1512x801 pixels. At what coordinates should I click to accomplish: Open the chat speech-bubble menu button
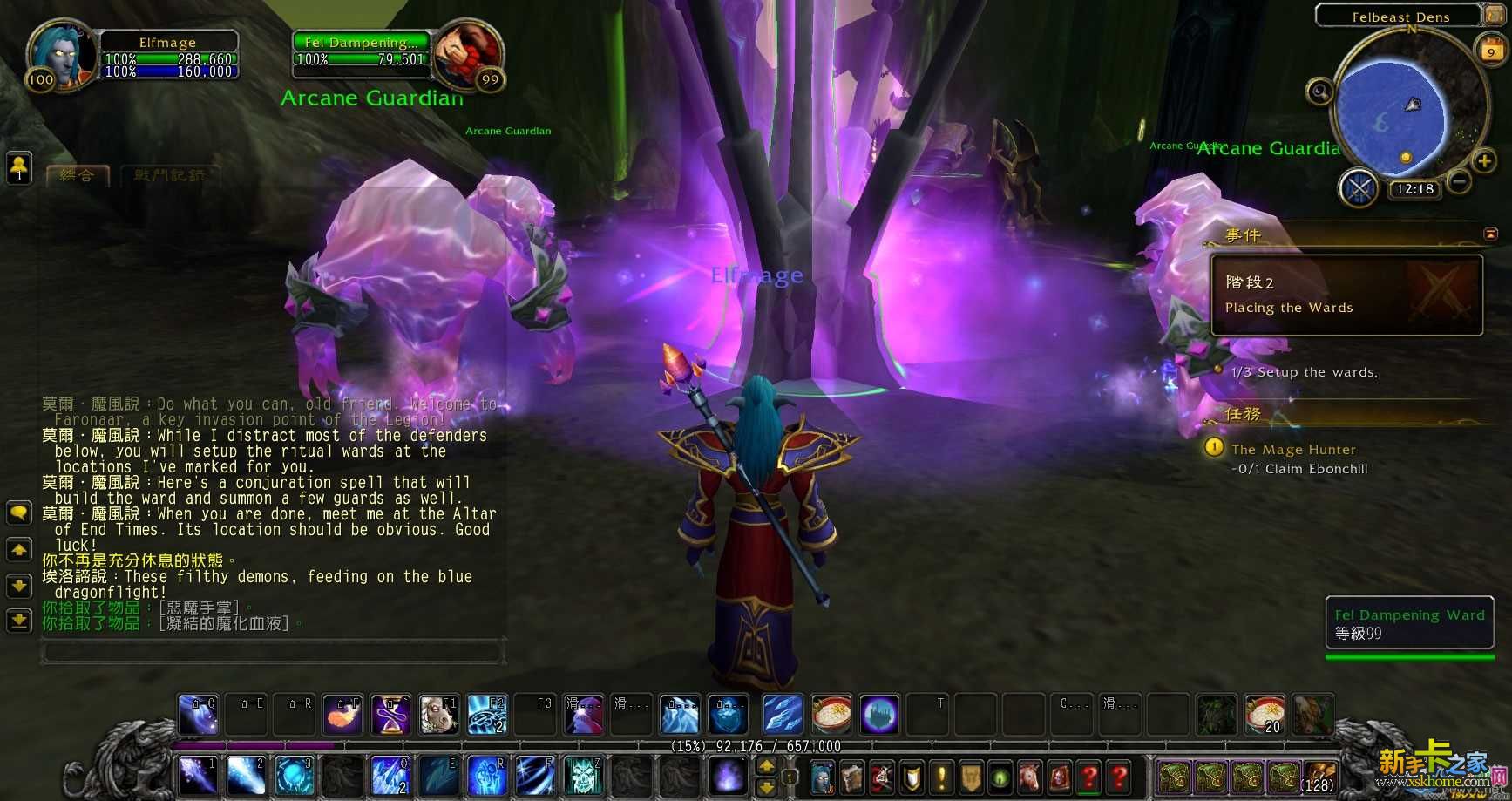[x=19, y=513]
